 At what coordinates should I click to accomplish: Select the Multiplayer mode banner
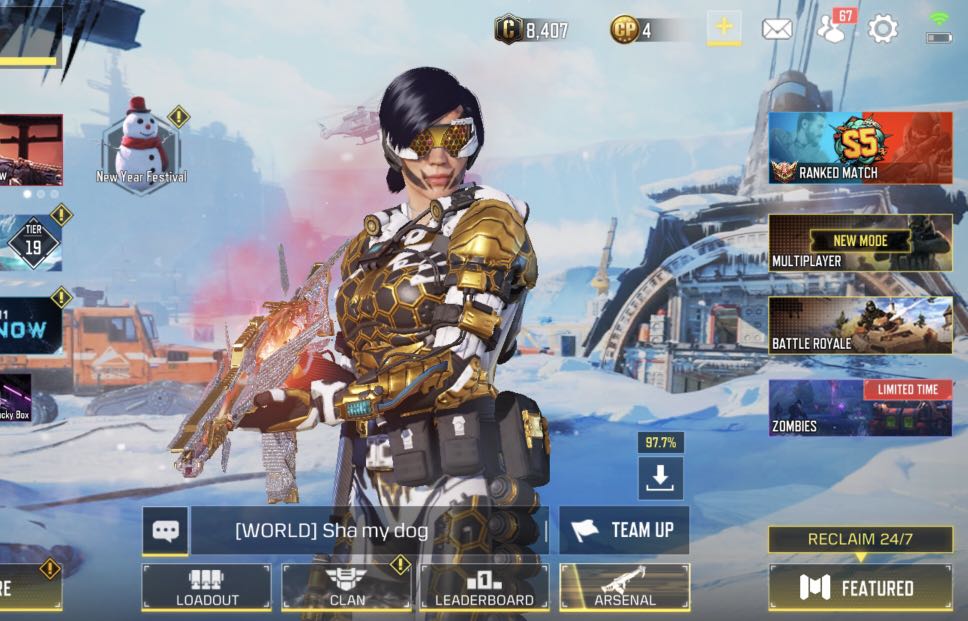859,242
